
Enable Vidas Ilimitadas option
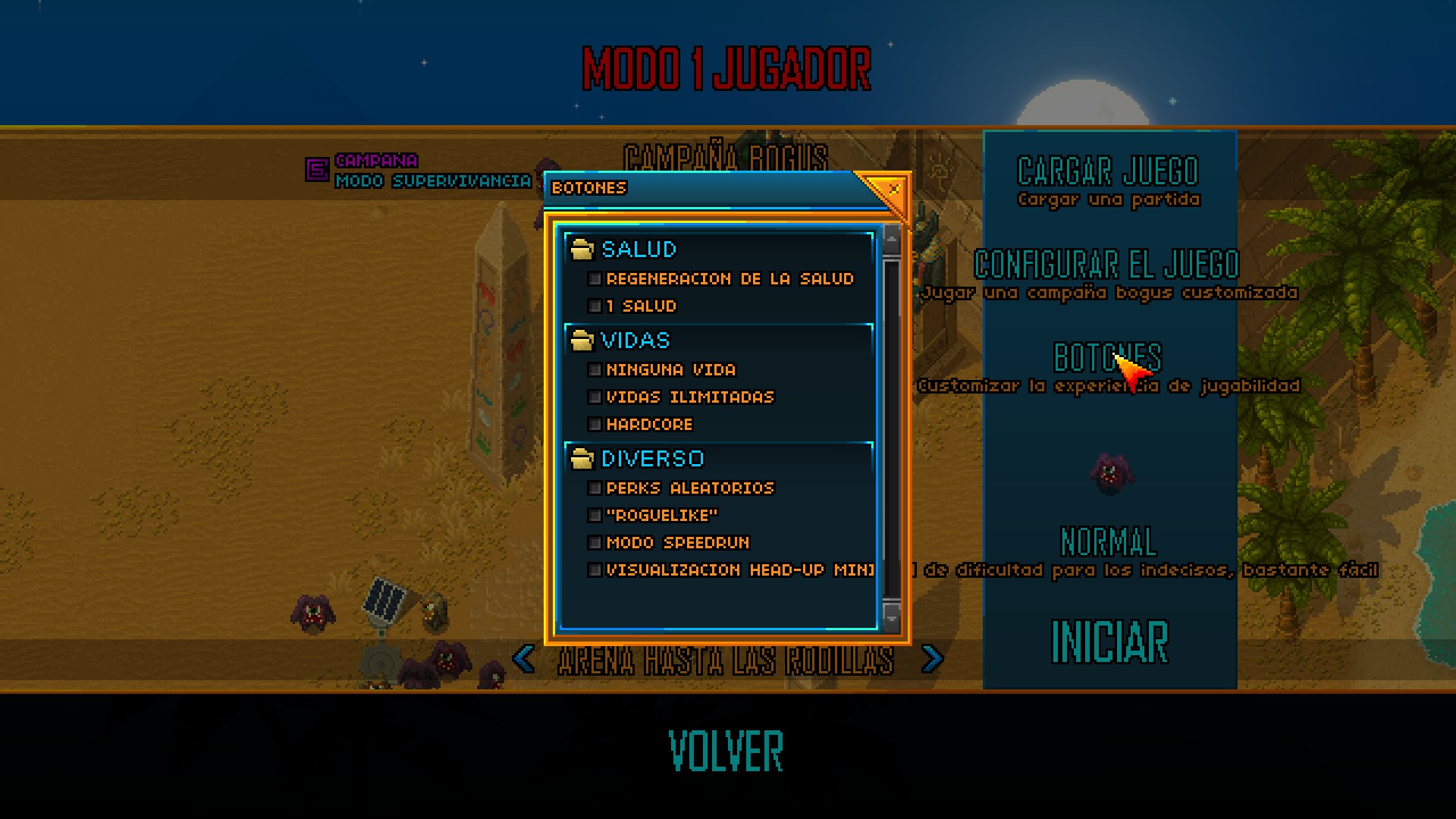point(595,397)
